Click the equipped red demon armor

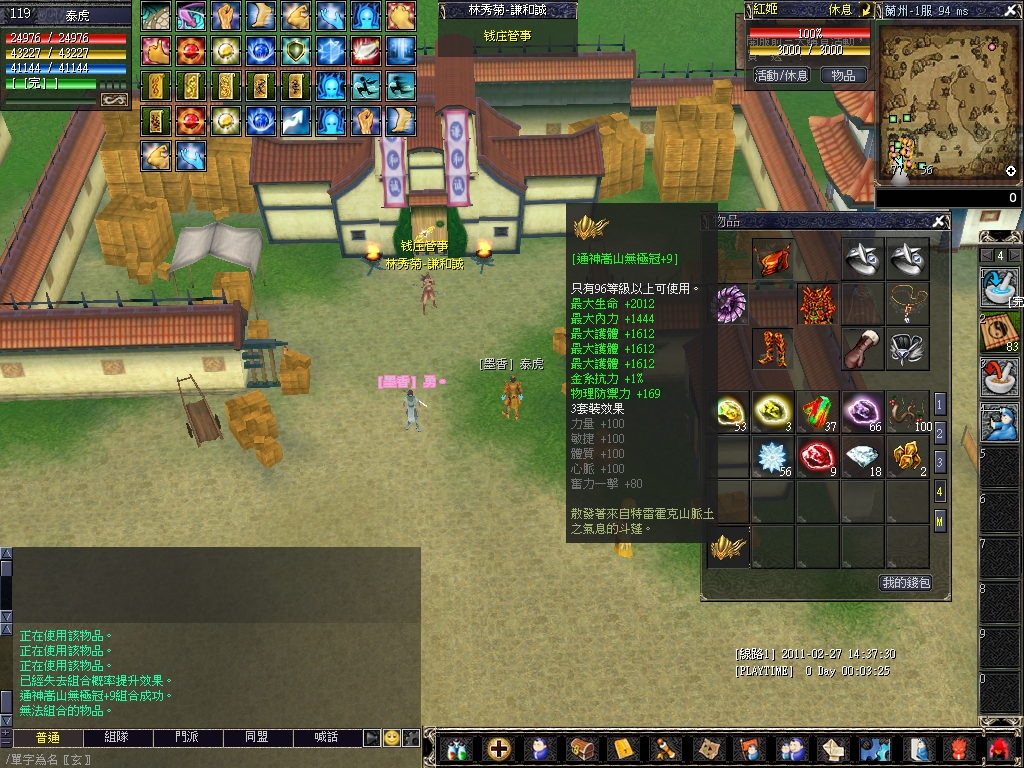817,304
